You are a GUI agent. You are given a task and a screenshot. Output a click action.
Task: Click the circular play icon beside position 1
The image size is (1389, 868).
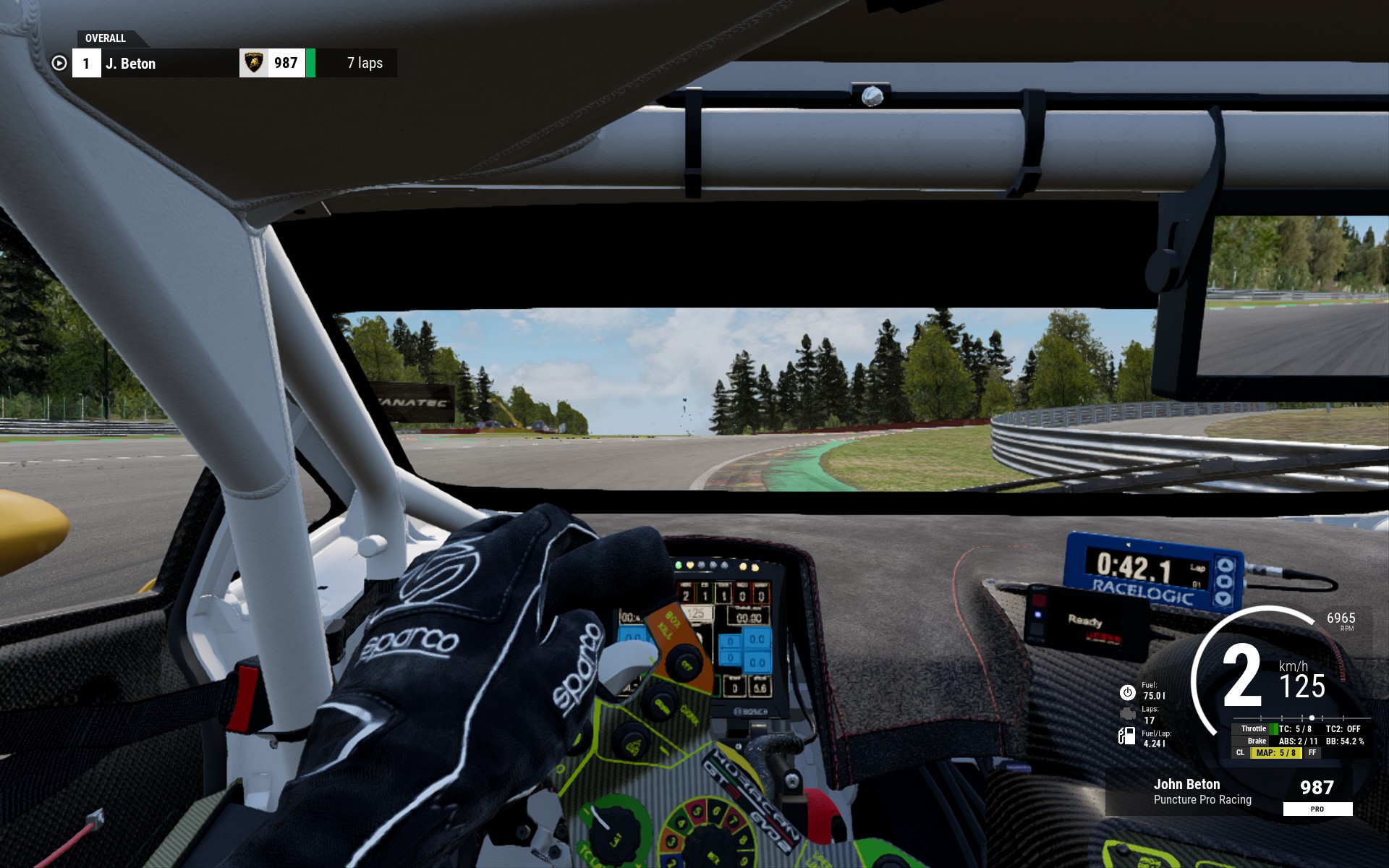tap(59, 64)
